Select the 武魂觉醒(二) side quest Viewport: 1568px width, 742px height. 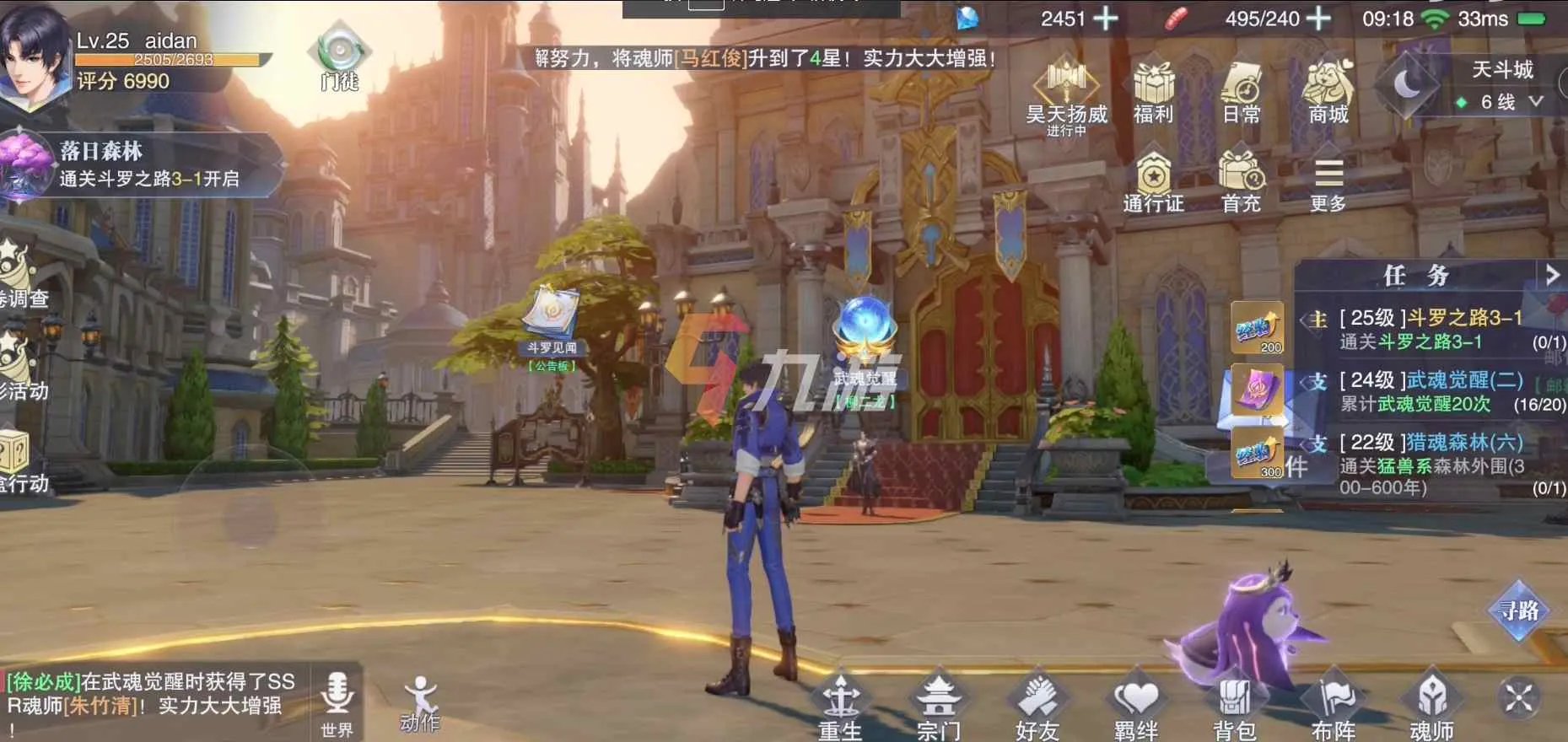coord(1434,391)
